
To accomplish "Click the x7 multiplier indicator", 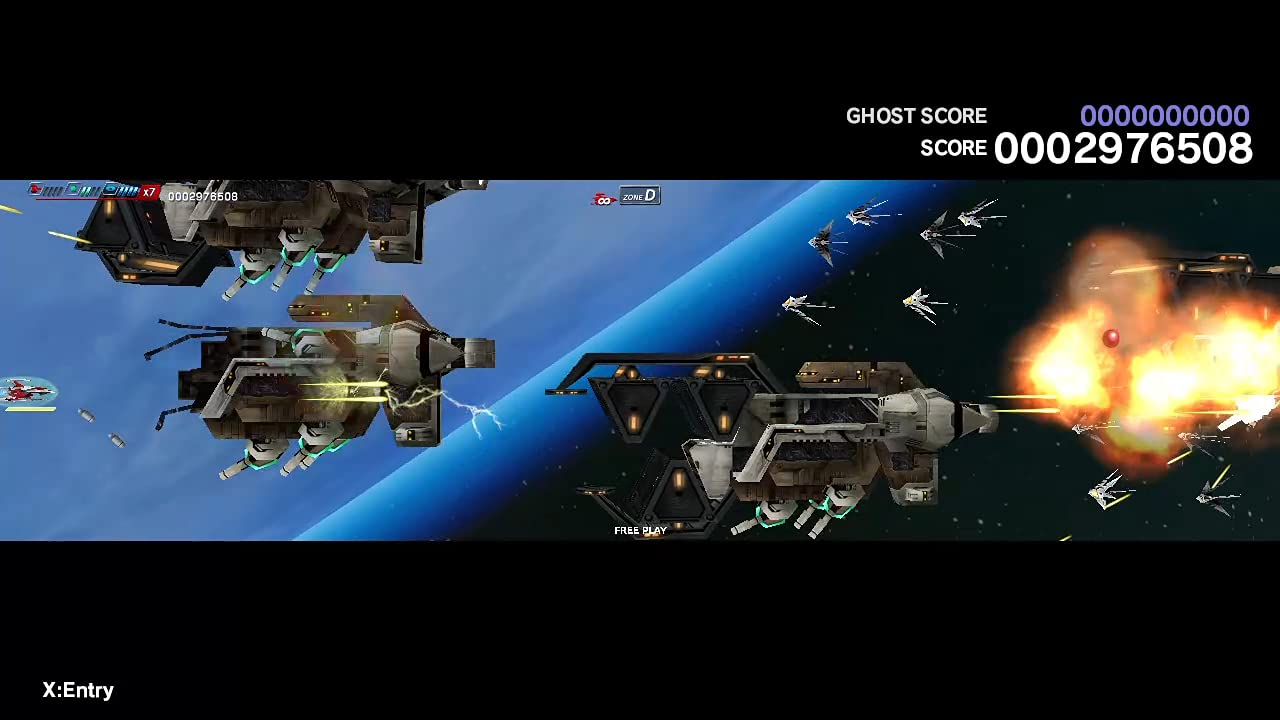I will 148,191.
